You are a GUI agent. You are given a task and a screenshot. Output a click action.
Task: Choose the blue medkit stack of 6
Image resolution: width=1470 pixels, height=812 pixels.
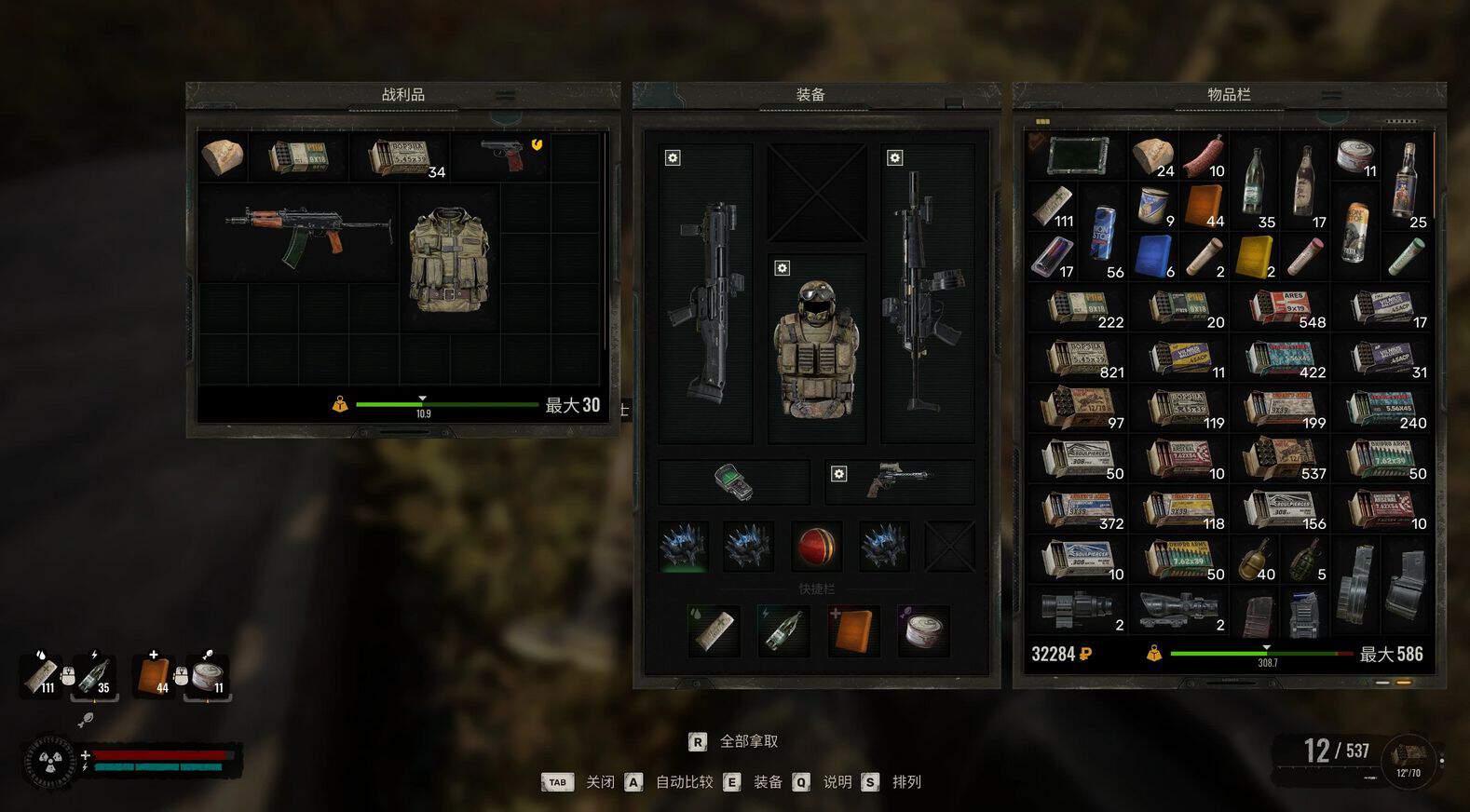point(1153,256)
